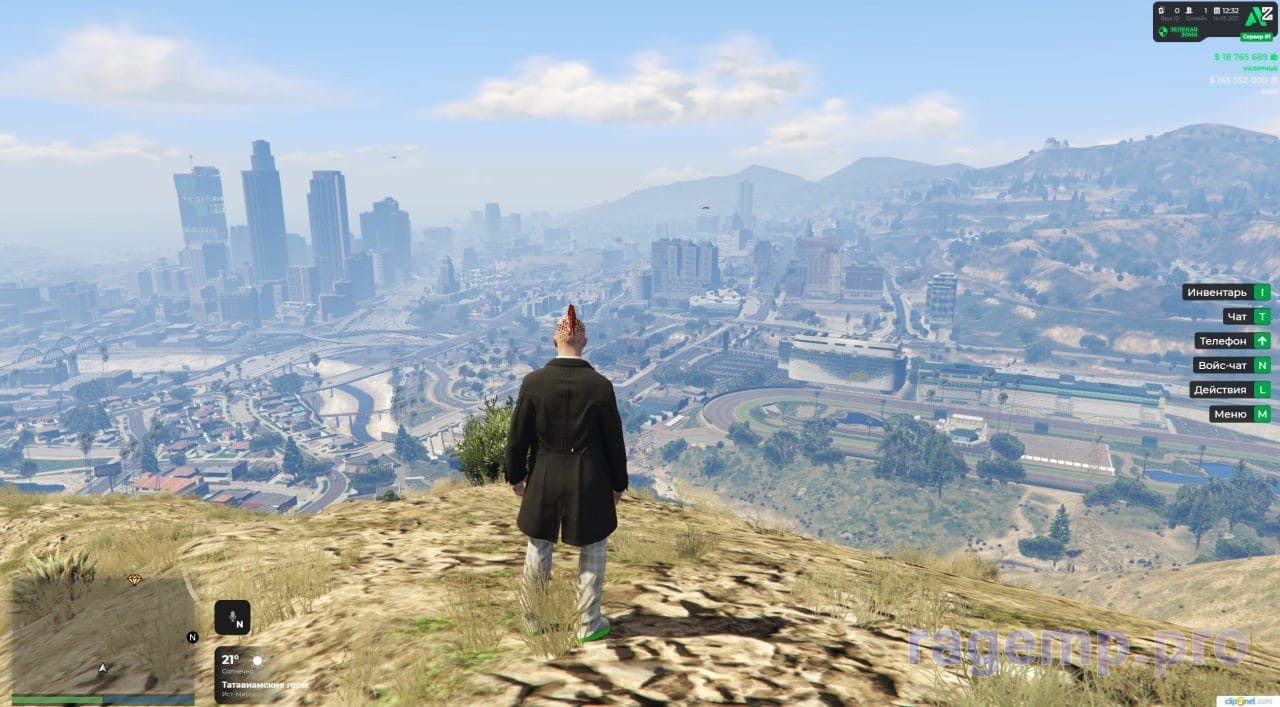Select the Телефон hint entry

click(x=1232, y=341)
